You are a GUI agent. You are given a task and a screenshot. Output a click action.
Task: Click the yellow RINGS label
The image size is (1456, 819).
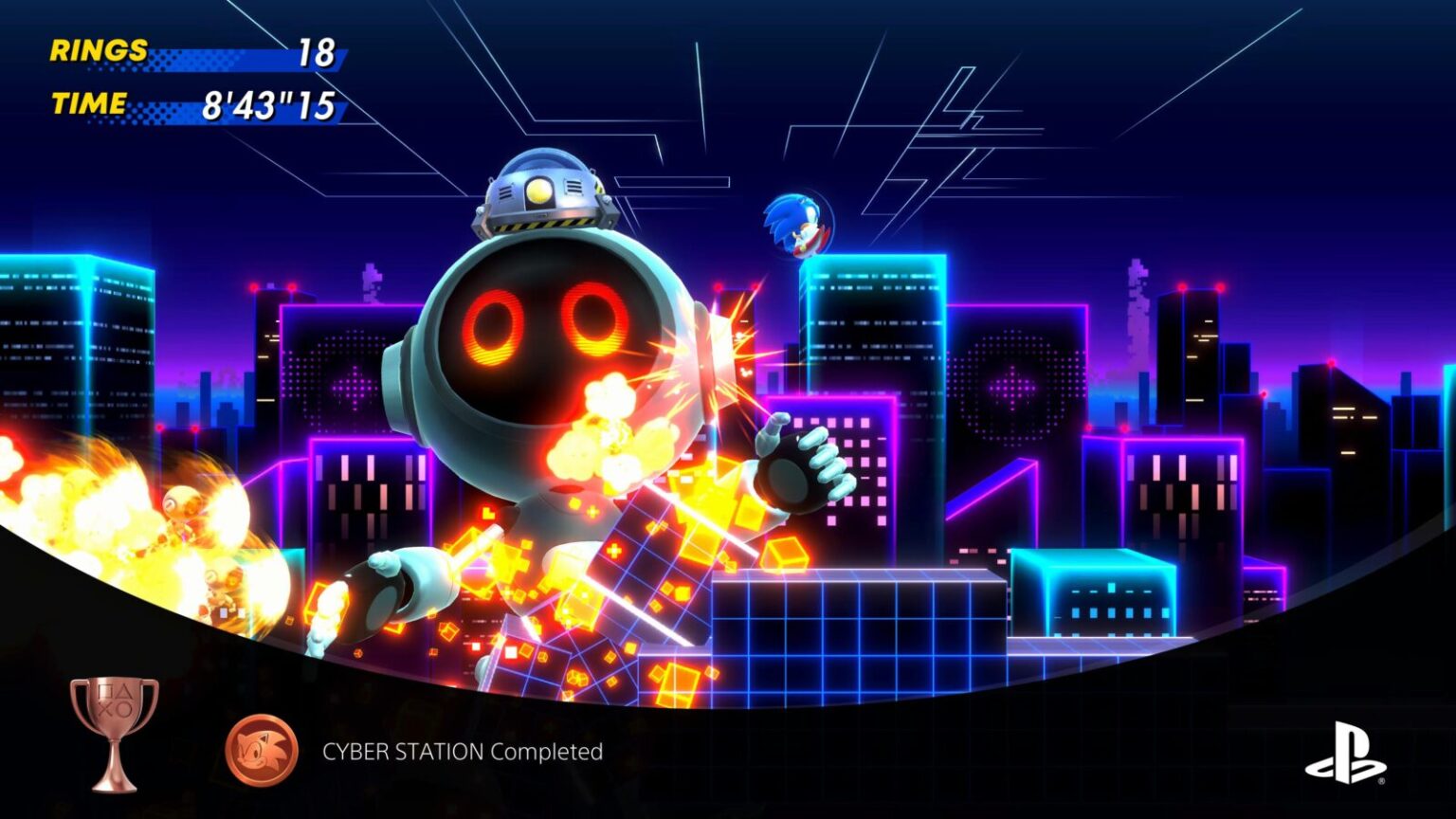click(98, 50)
